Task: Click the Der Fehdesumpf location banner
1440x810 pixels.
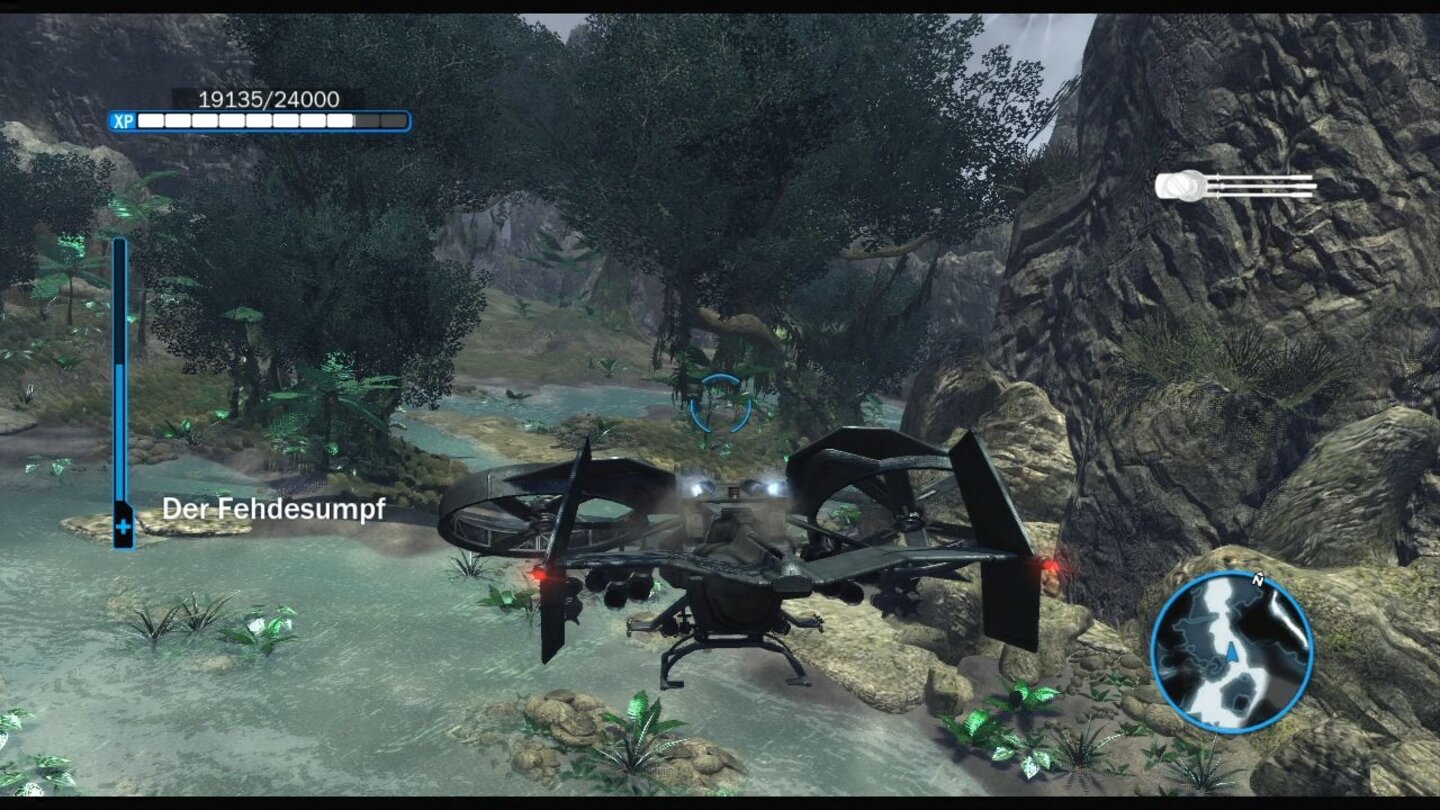Action: (x=276, y=508)
